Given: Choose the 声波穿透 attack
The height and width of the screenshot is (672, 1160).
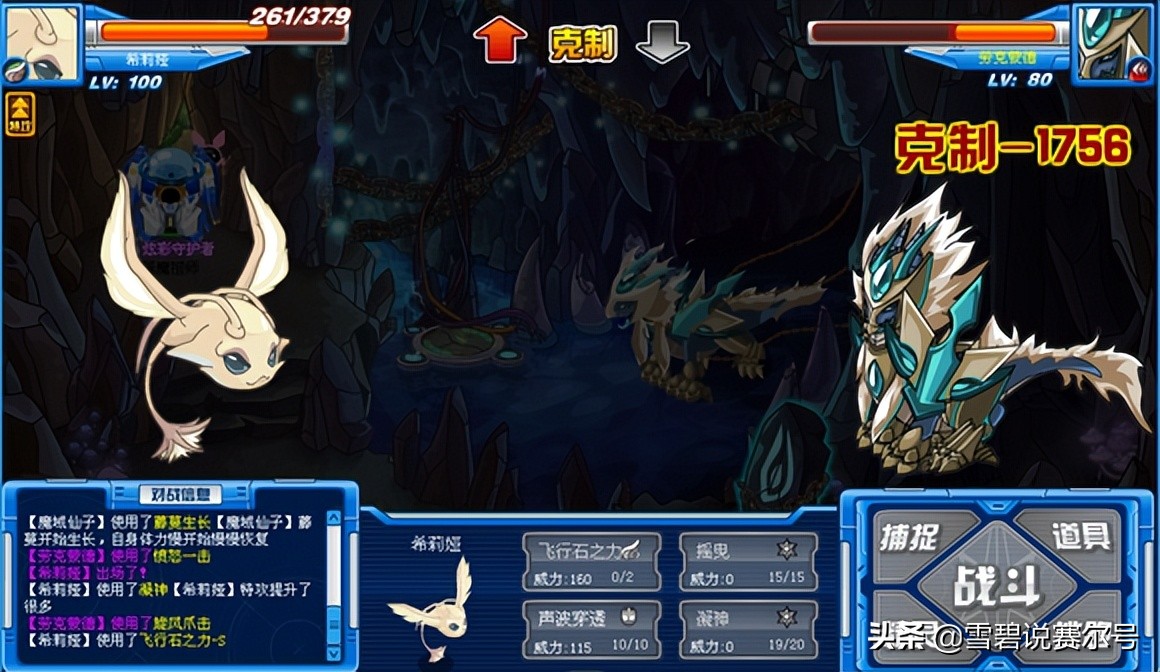Looking at the screenshot, I should (x=591, y=629).
